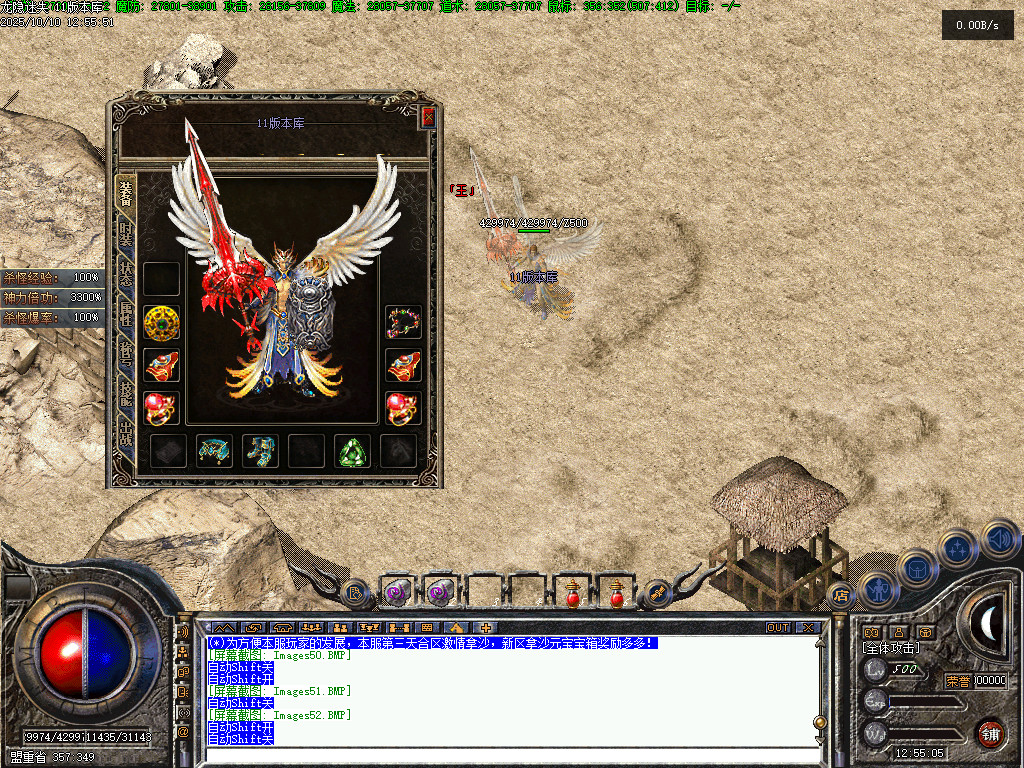This screenshot has height=768, width=1024.
Task: Show the 属性 tab
Action: pos(126,316)
